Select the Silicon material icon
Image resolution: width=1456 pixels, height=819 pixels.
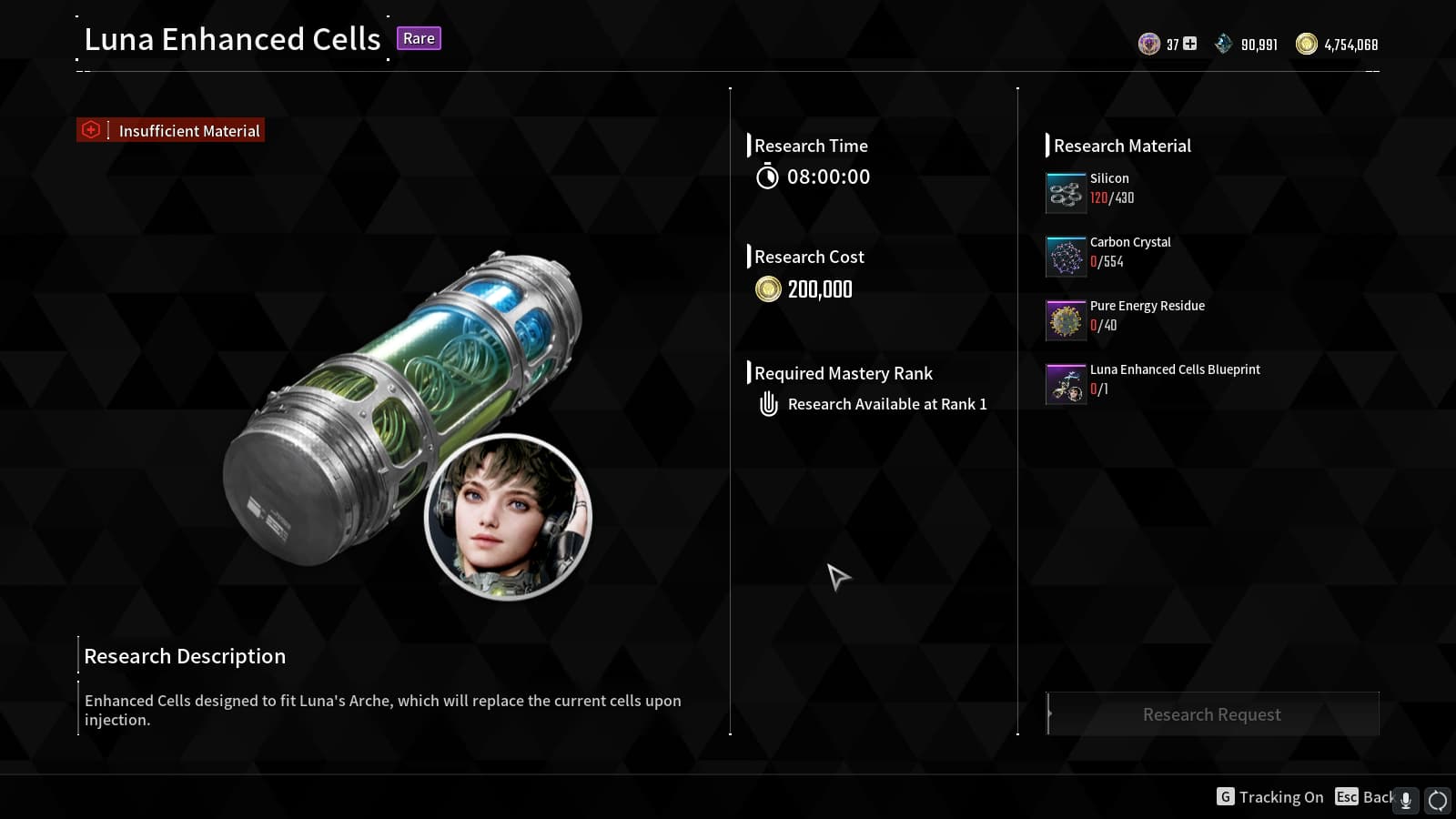(x=1066, y=193)
